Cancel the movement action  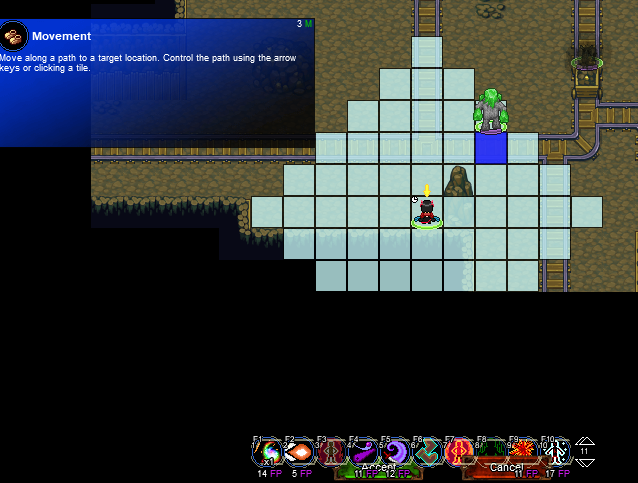506,467
